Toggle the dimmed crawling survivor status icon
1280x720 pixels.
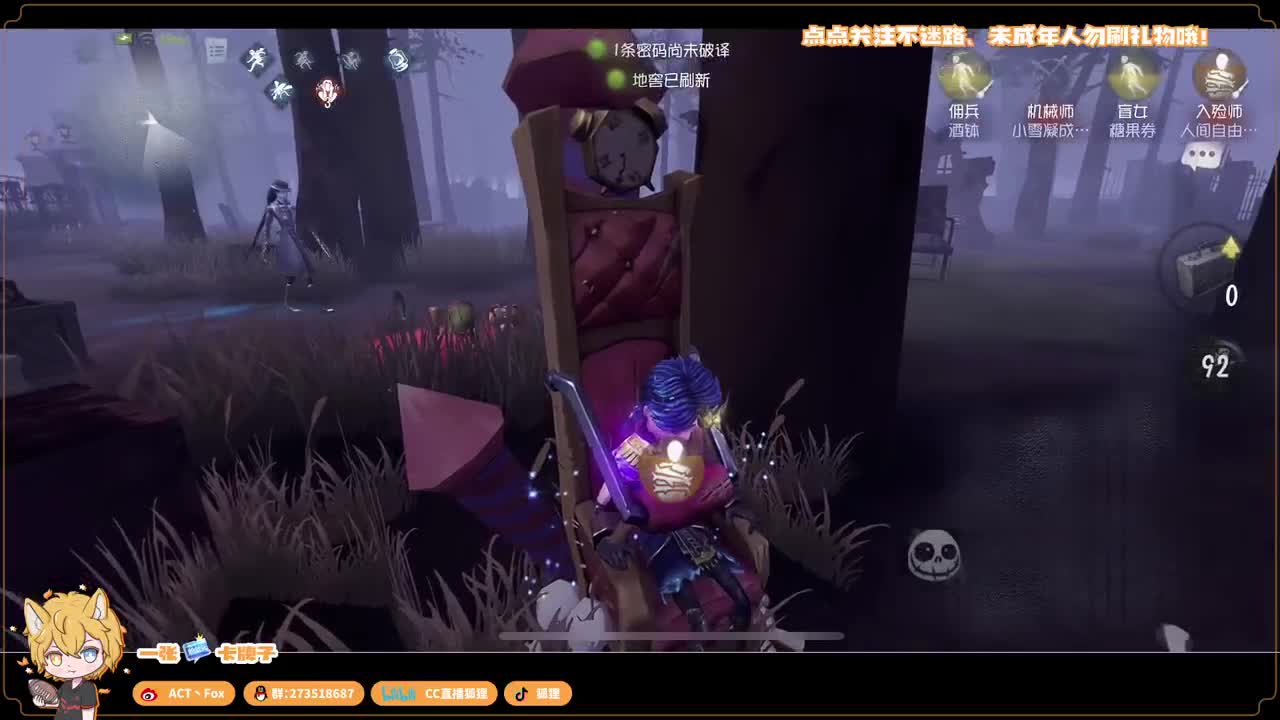[304, 60]
